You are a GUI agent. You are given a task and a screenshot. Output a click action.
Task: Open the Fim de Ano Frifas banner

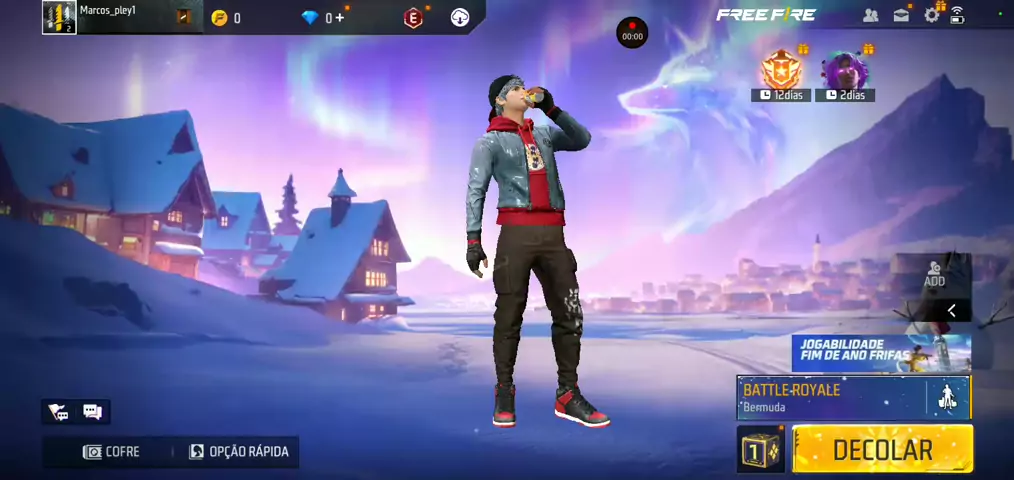point(880,353)
